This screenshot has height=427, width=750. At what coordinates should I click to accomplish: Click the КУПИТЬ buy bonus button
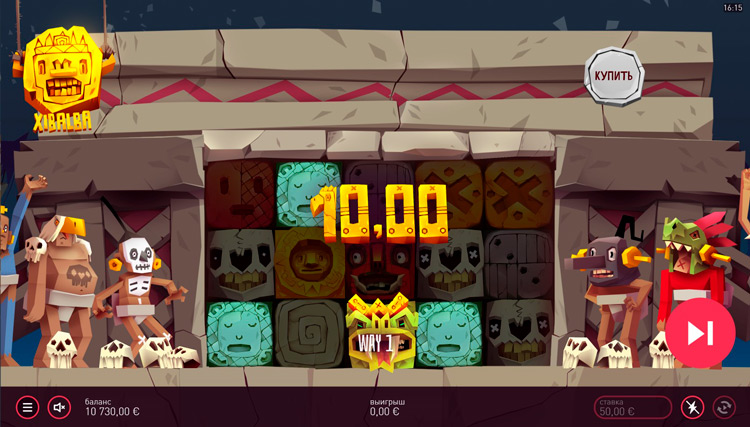[613, 75]
